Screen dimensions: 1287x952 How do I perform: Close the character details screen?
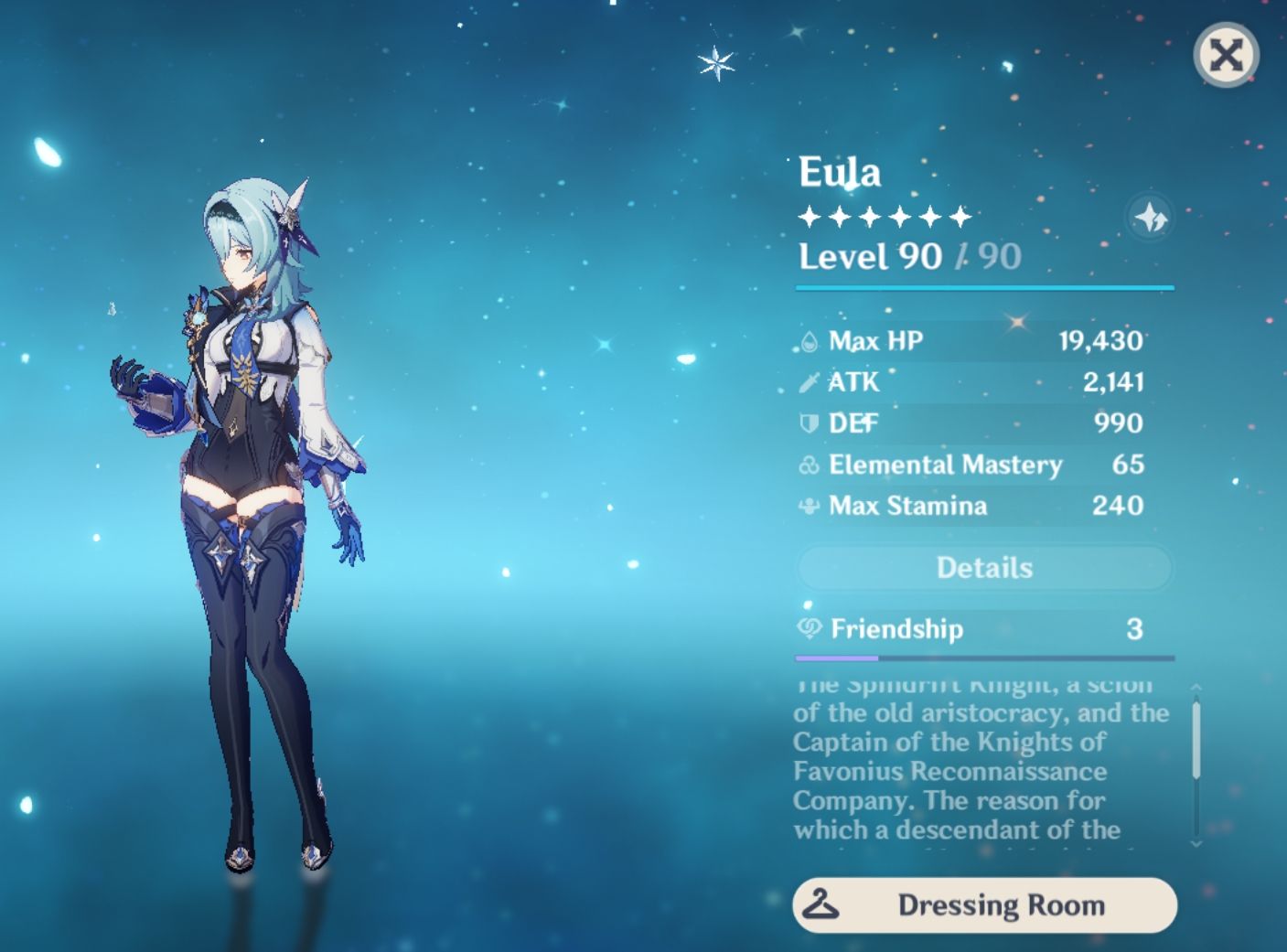point(1226,56)
